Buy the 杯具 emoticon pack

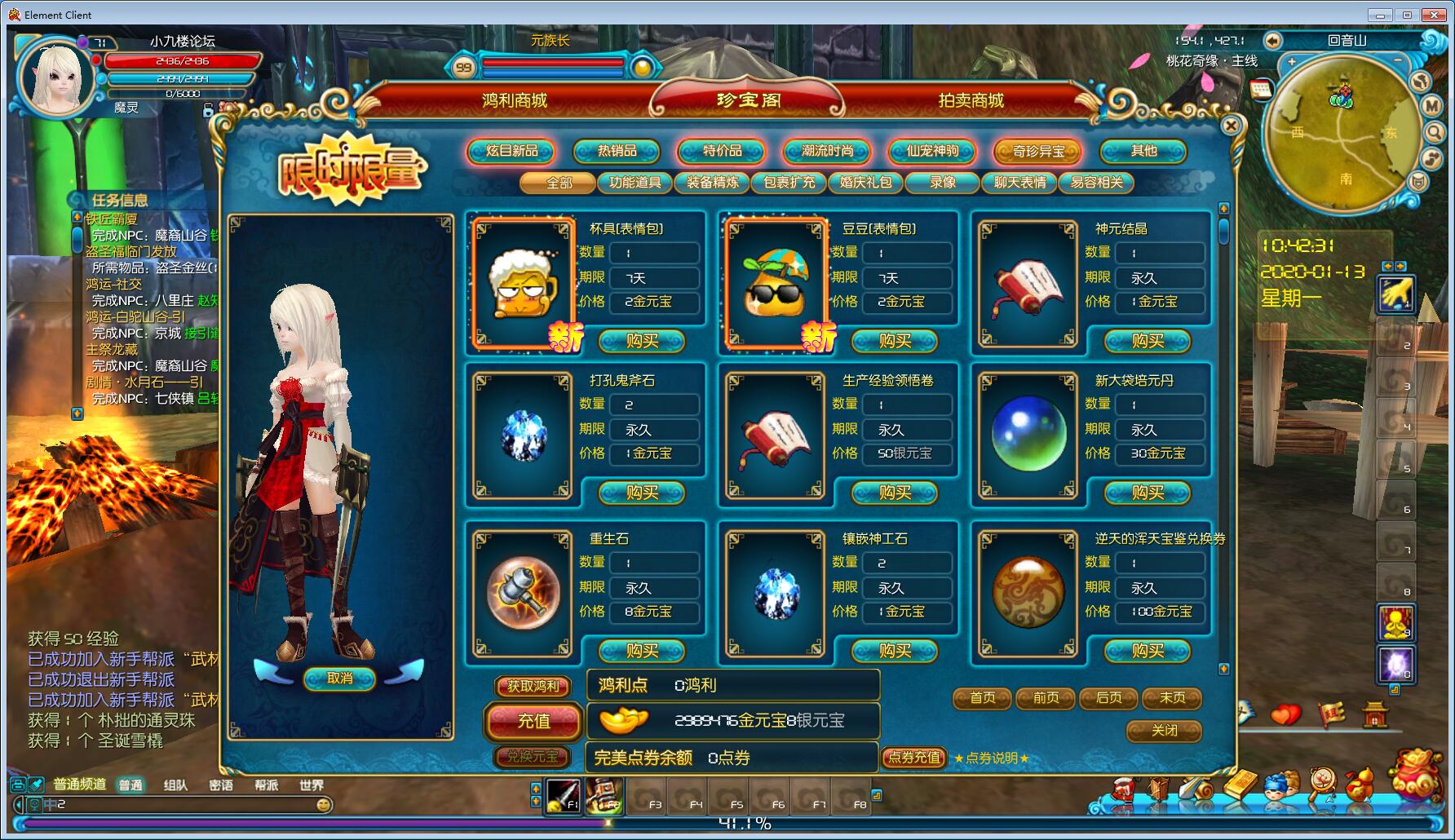pos(642,341)
